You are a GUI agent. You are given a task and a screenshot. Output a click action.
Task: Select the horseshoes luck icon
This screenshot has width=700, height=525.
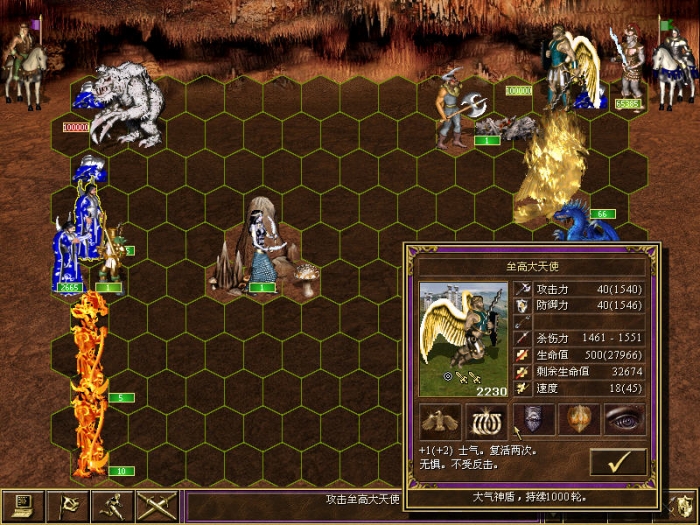point(485,420)
